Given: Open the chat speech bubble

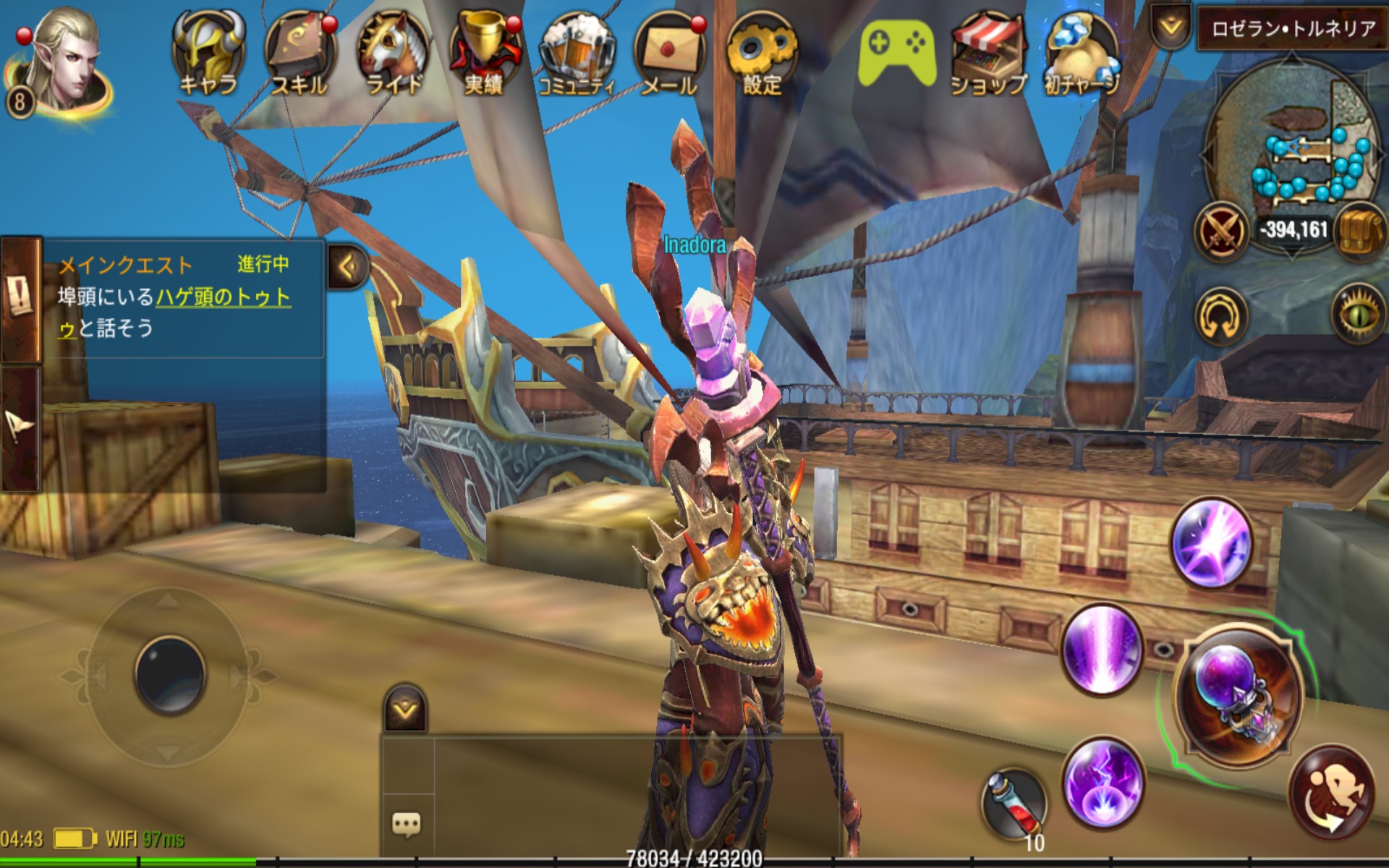Looking at the screenshot, I should click(406, 823).
